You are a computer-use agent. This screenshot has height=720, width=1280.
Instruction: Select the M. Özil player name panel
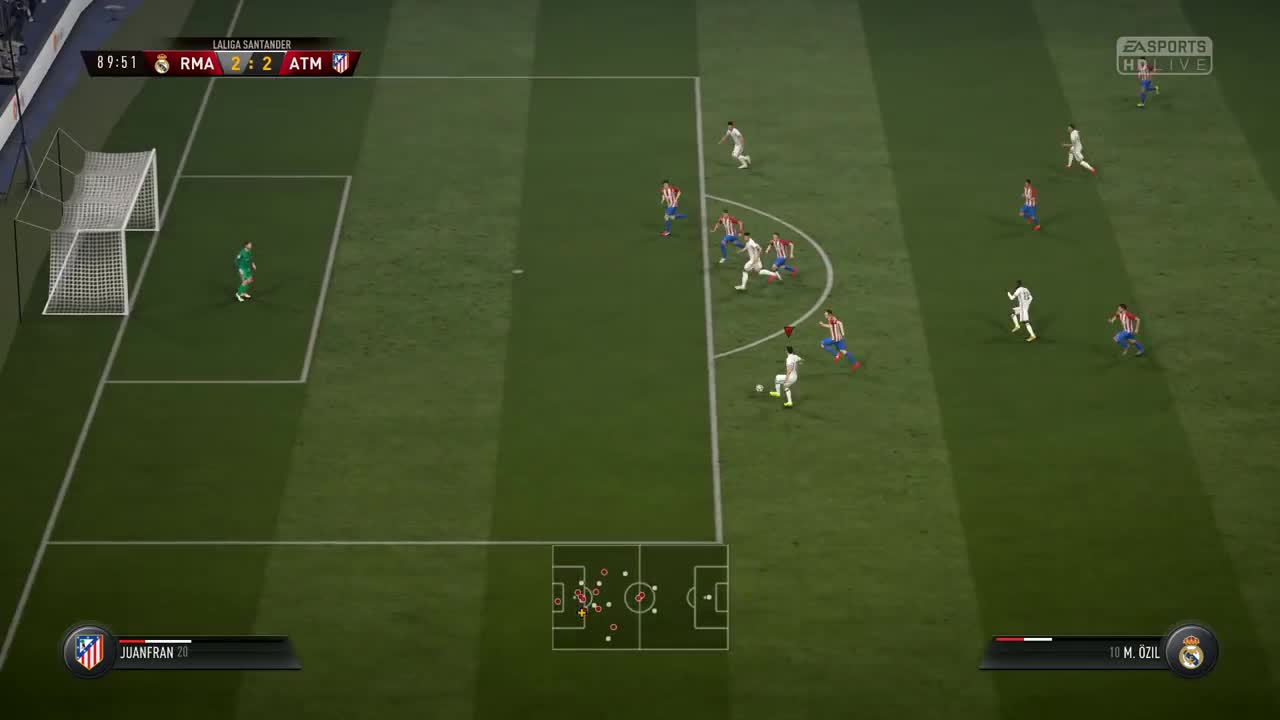(x=1075, y=652)
